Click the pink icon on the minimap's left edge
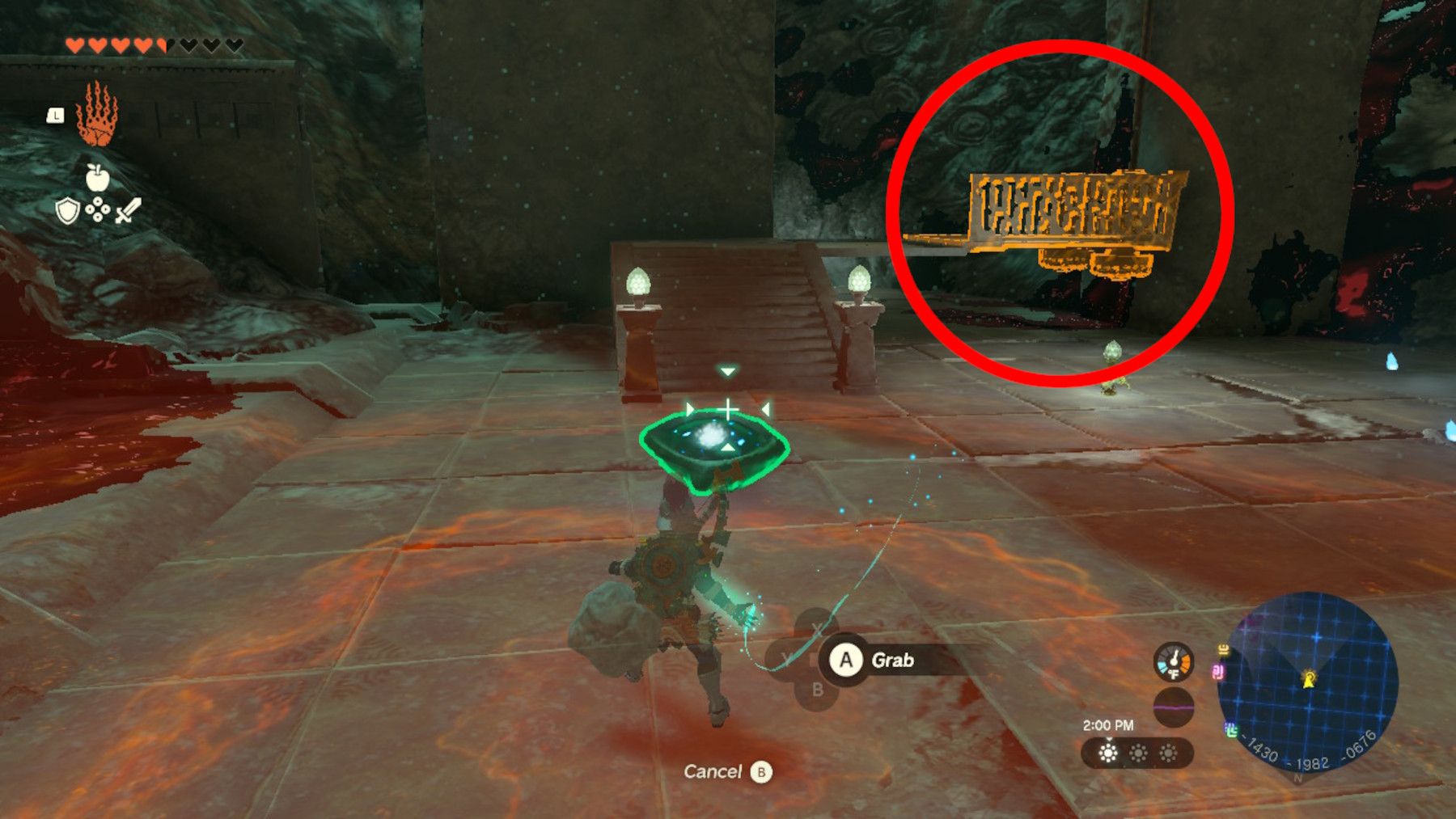The image size is (1456, 819). point(1218,672)
